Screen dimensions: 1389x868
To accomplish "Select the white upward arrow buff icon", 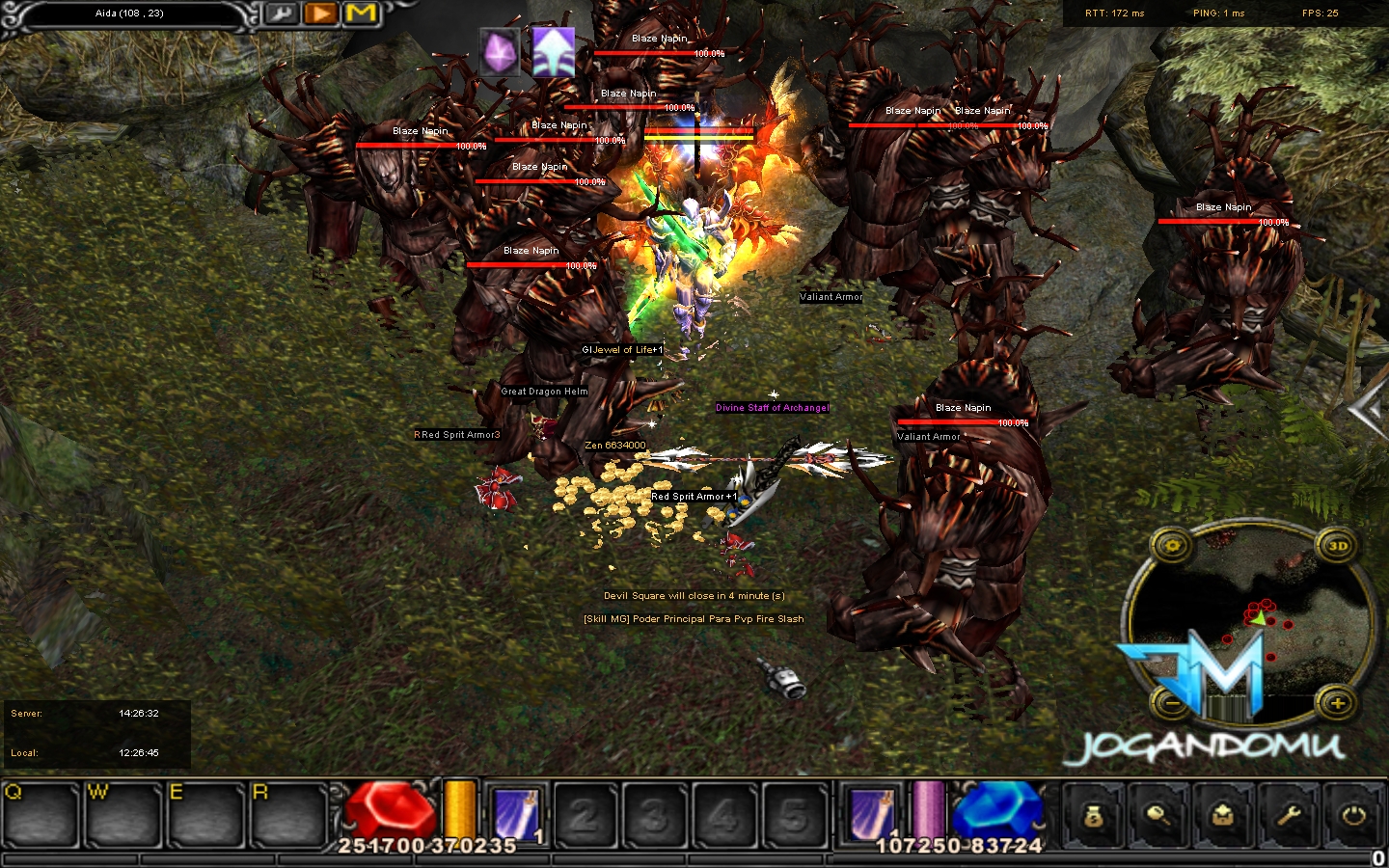I will tap(553, 51).
